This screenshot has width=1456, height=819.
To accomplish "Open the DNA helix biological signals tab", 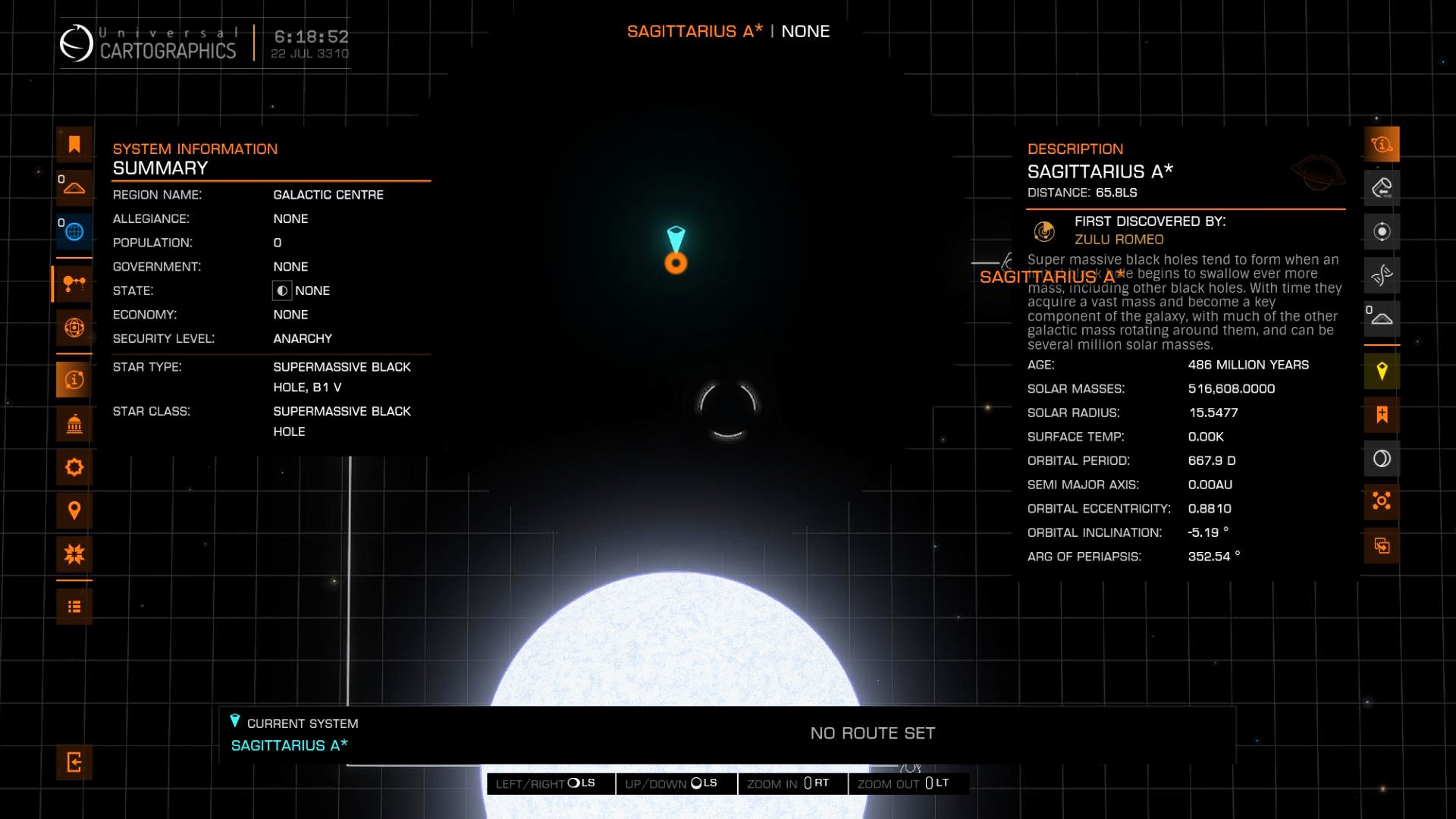I will point(1382,275).
